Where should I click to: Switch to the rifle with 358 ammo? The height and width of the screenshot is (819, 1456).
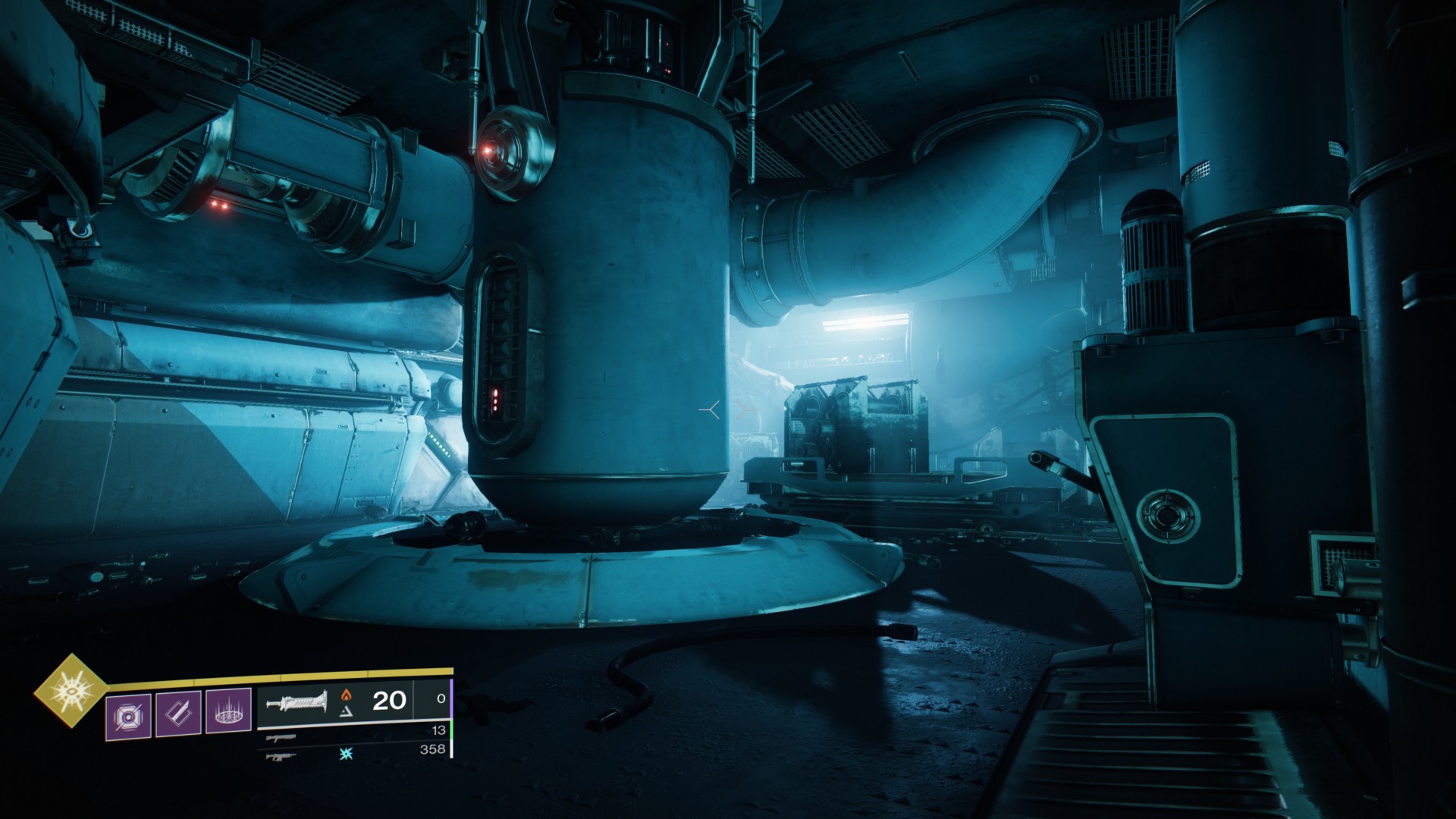(281, 755)
